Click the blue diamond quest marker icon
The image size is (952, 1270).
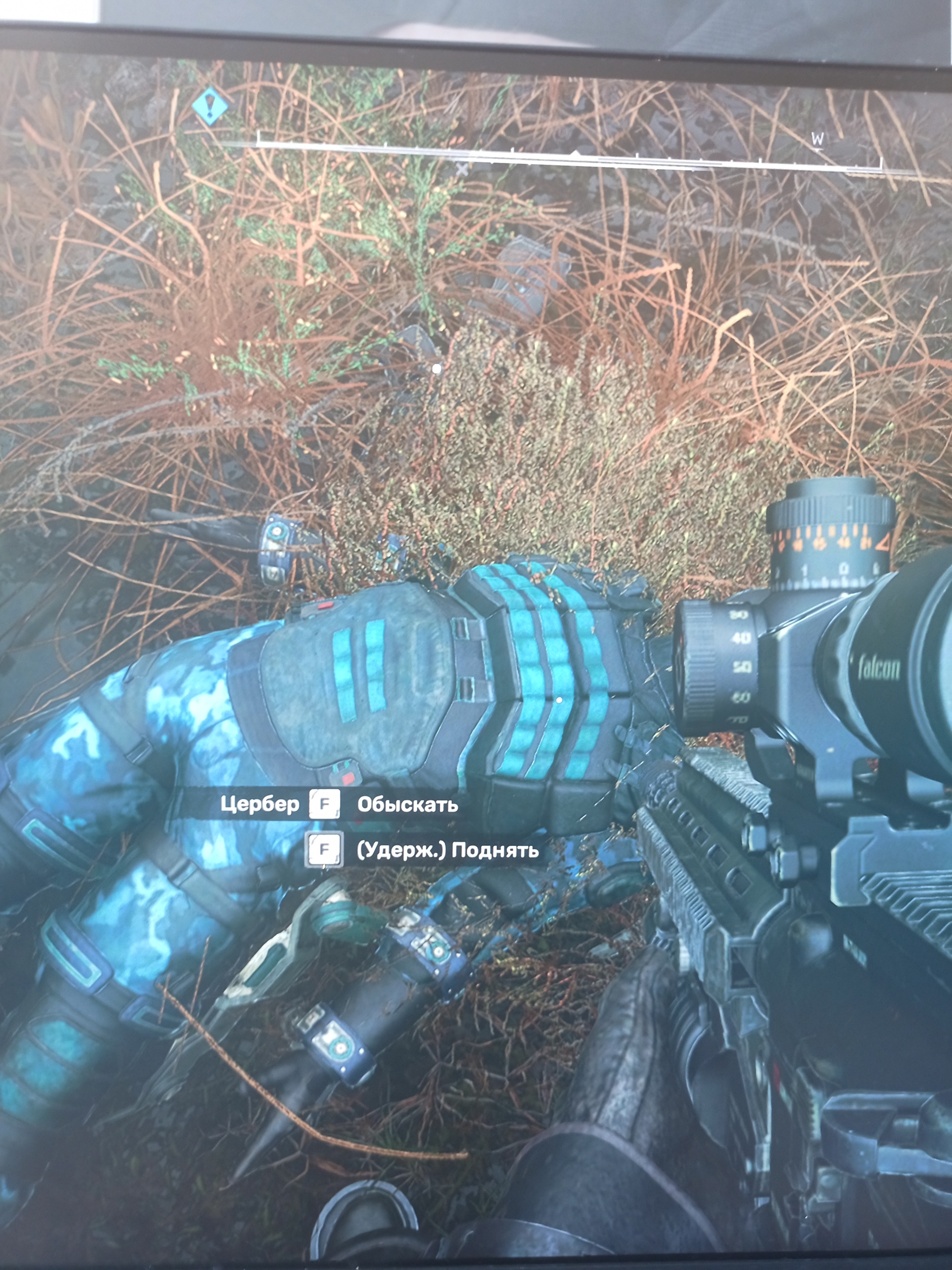pyautogui.click(x=210, y=106)
